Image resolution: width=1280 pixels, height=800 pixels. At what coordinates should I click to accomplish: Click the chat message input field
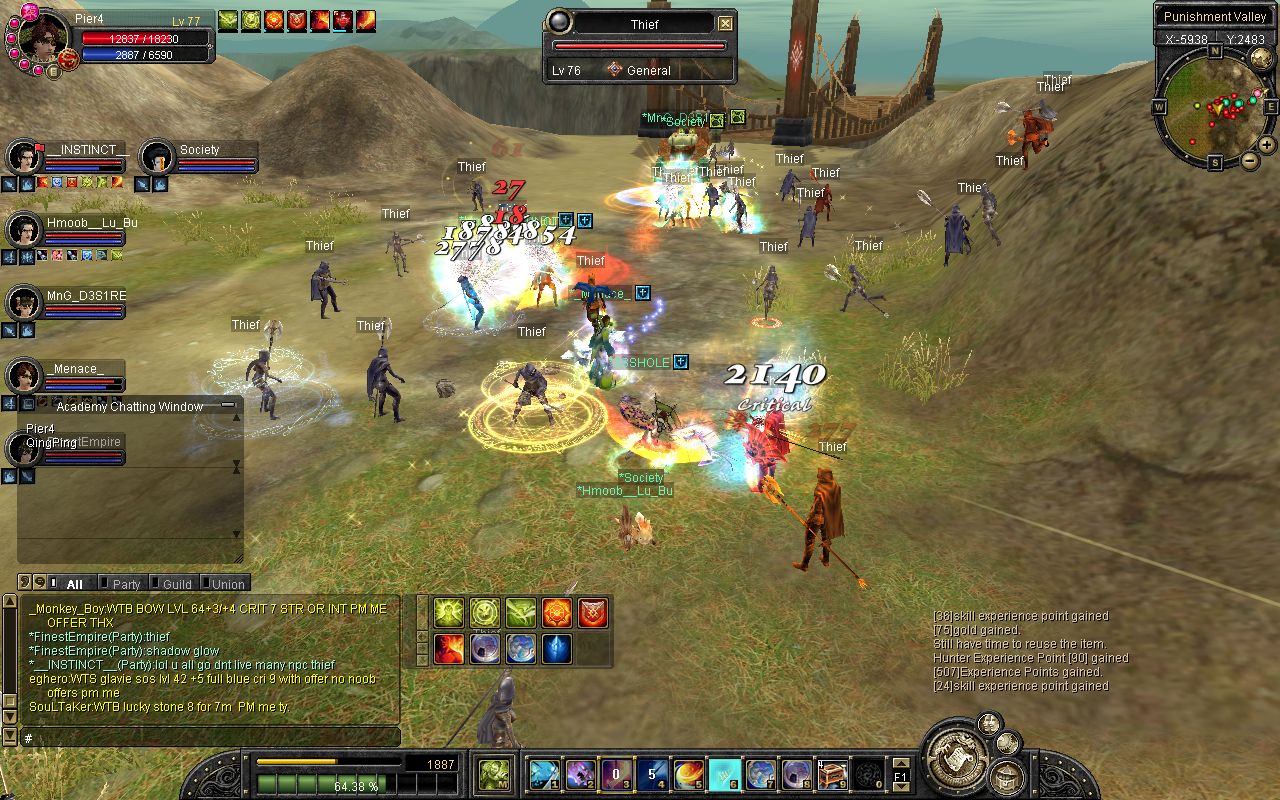click(210, 738)
